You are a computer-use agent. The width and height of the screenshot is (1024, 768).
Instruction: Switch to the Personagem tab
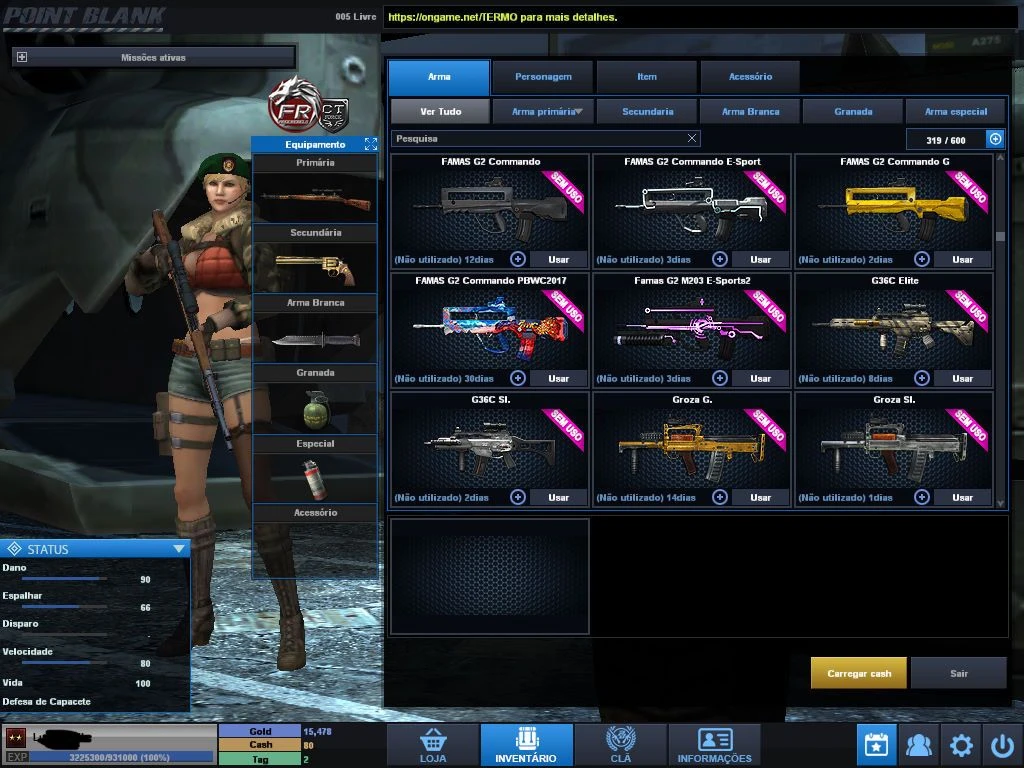point(543,77)
